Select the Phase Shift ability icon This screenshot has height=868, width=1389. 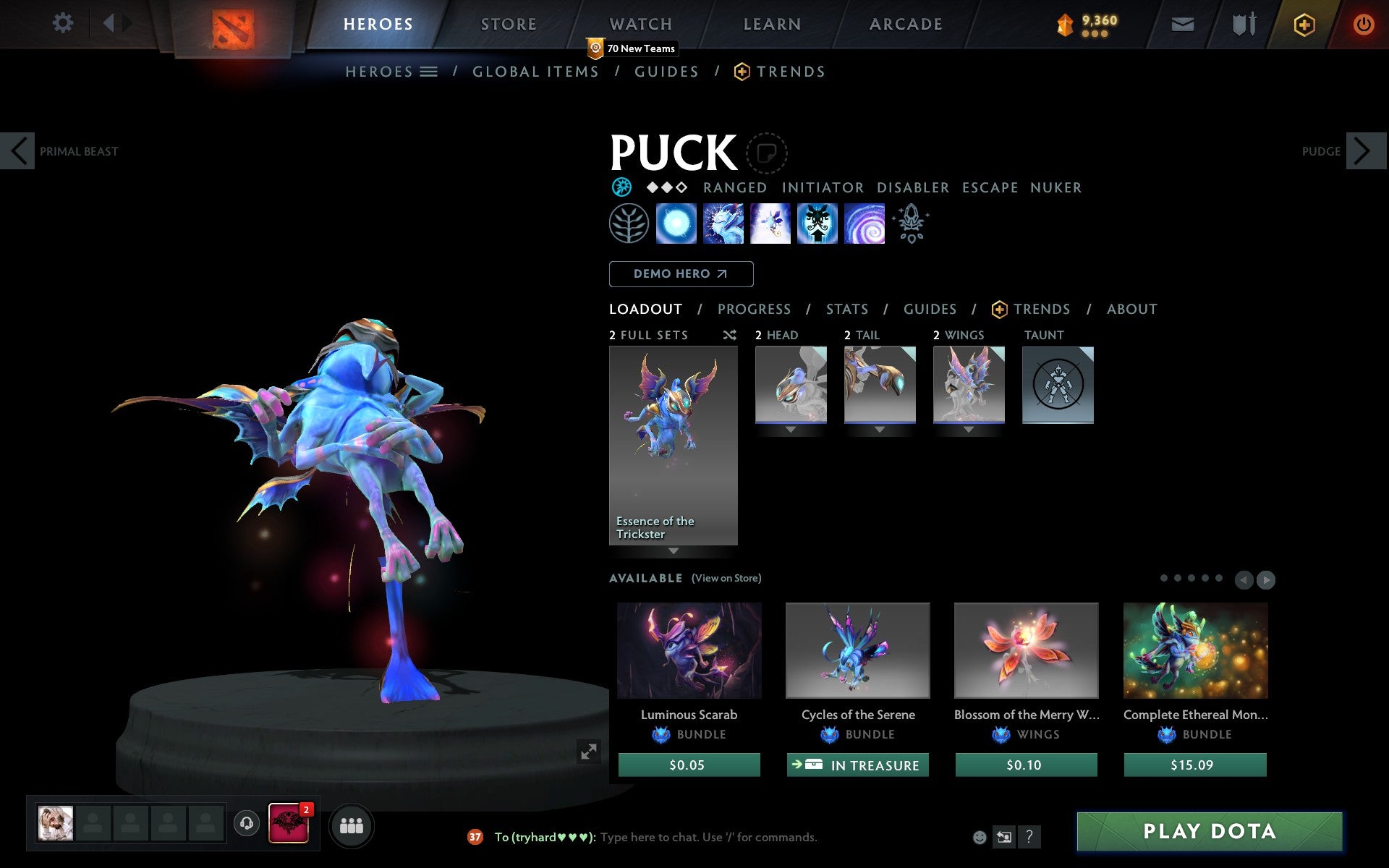pos(770,223)
